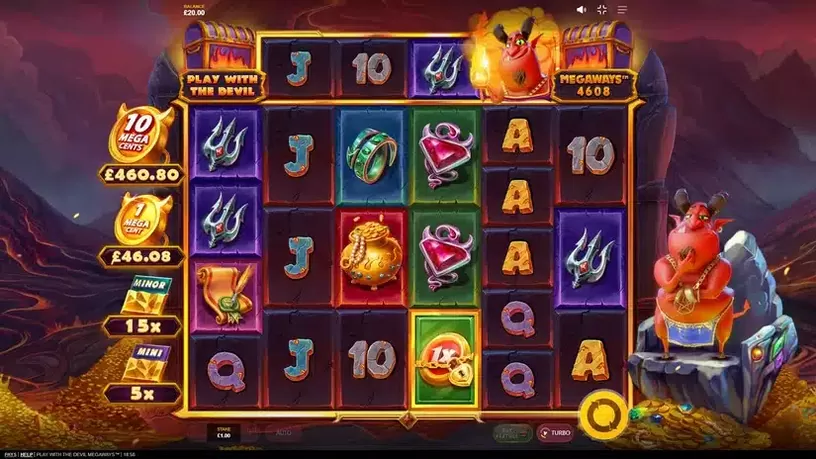The width and height of the screenshot is (816, 459).
Task: Toggle Turbo spin mode
Action: click(555, 432)
